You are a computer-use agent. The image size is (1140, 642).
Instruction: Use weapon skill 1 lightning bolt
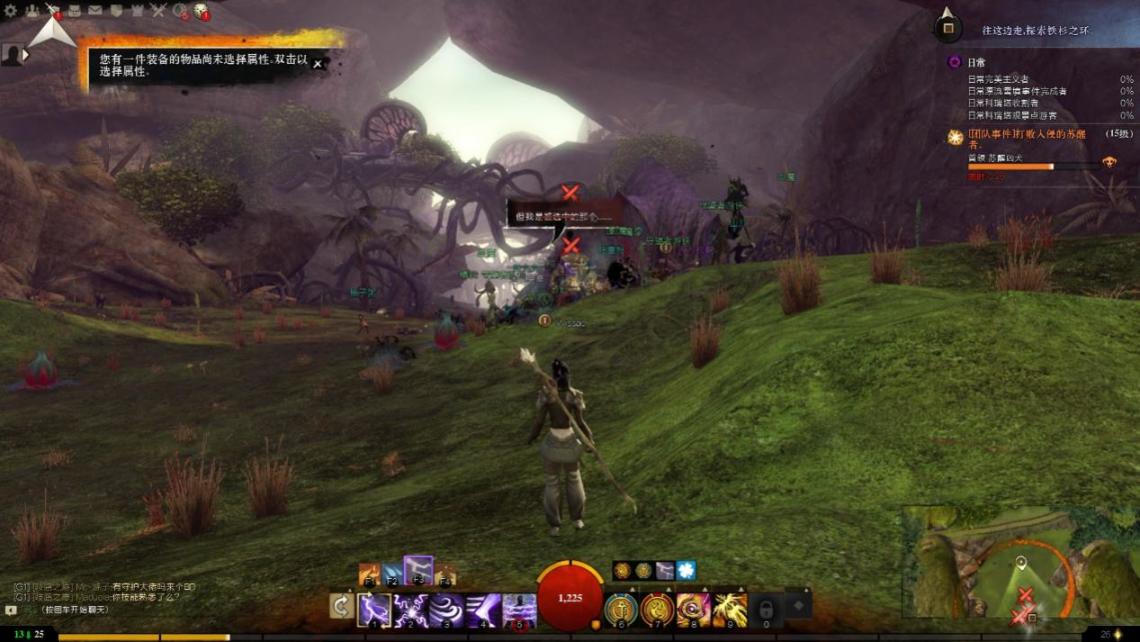(x=375, y=609)
